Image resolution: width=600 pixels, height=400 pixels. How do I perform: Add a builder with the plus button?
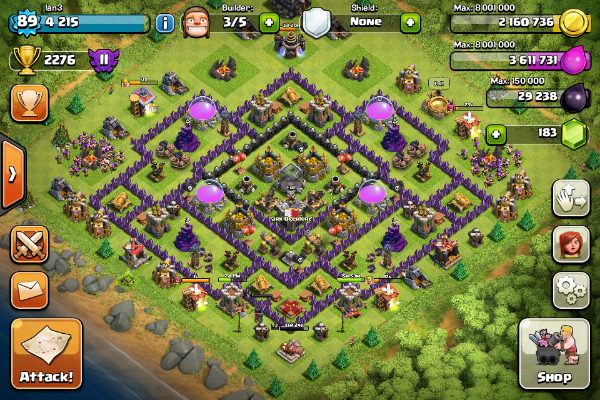pyautogui.click(x=268, y=21)
